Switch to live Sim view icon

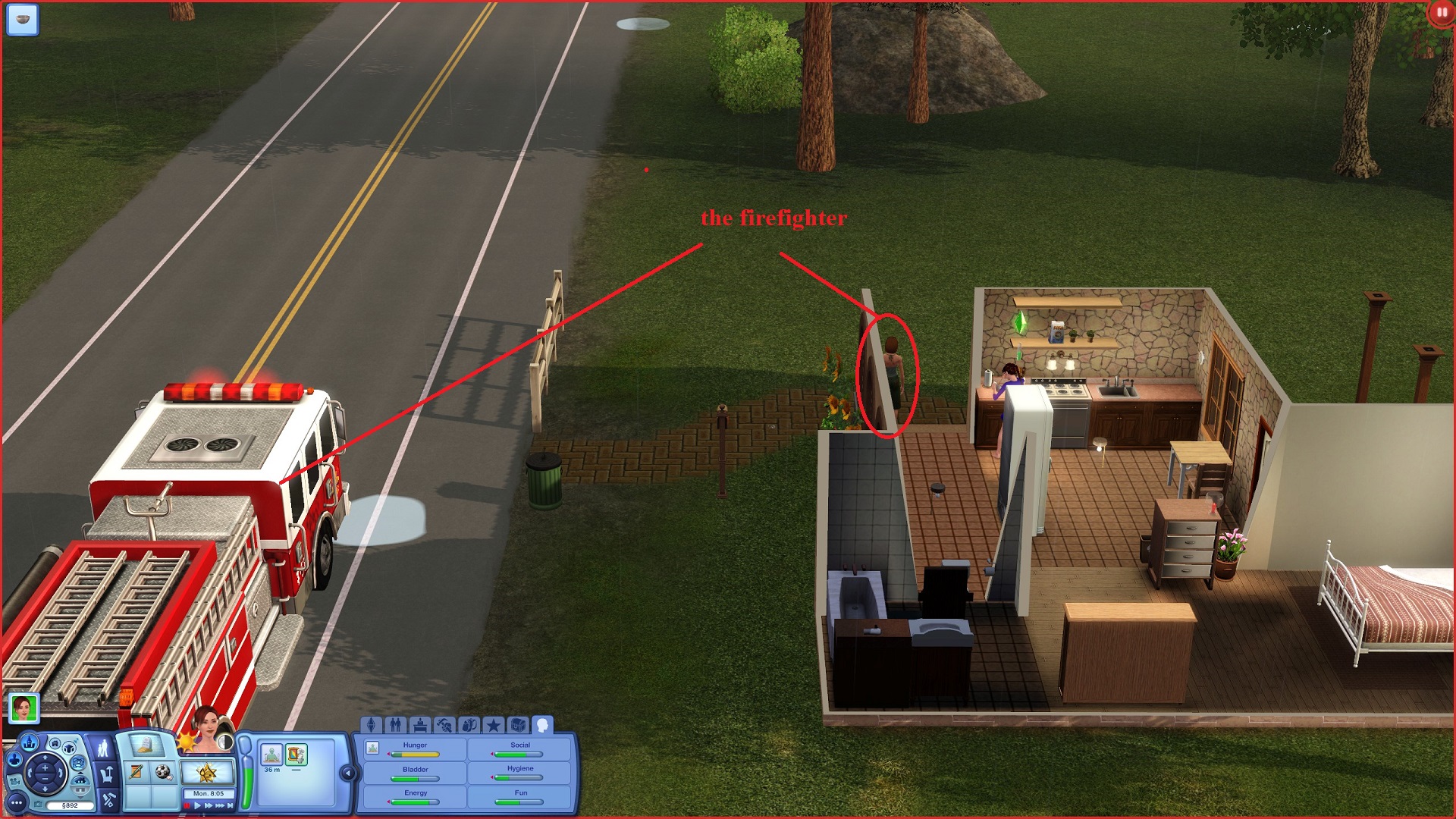point(14,760)
